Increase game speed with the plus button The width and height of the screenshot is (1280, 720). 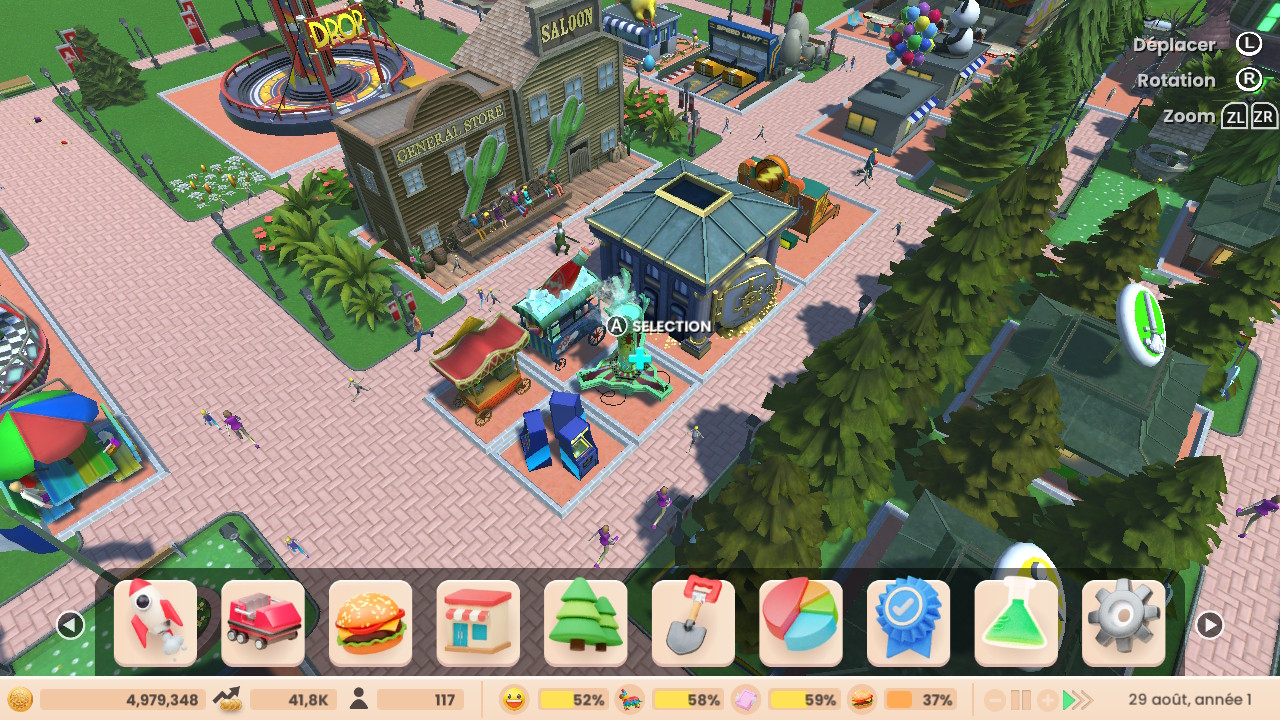click(1047, 700)
